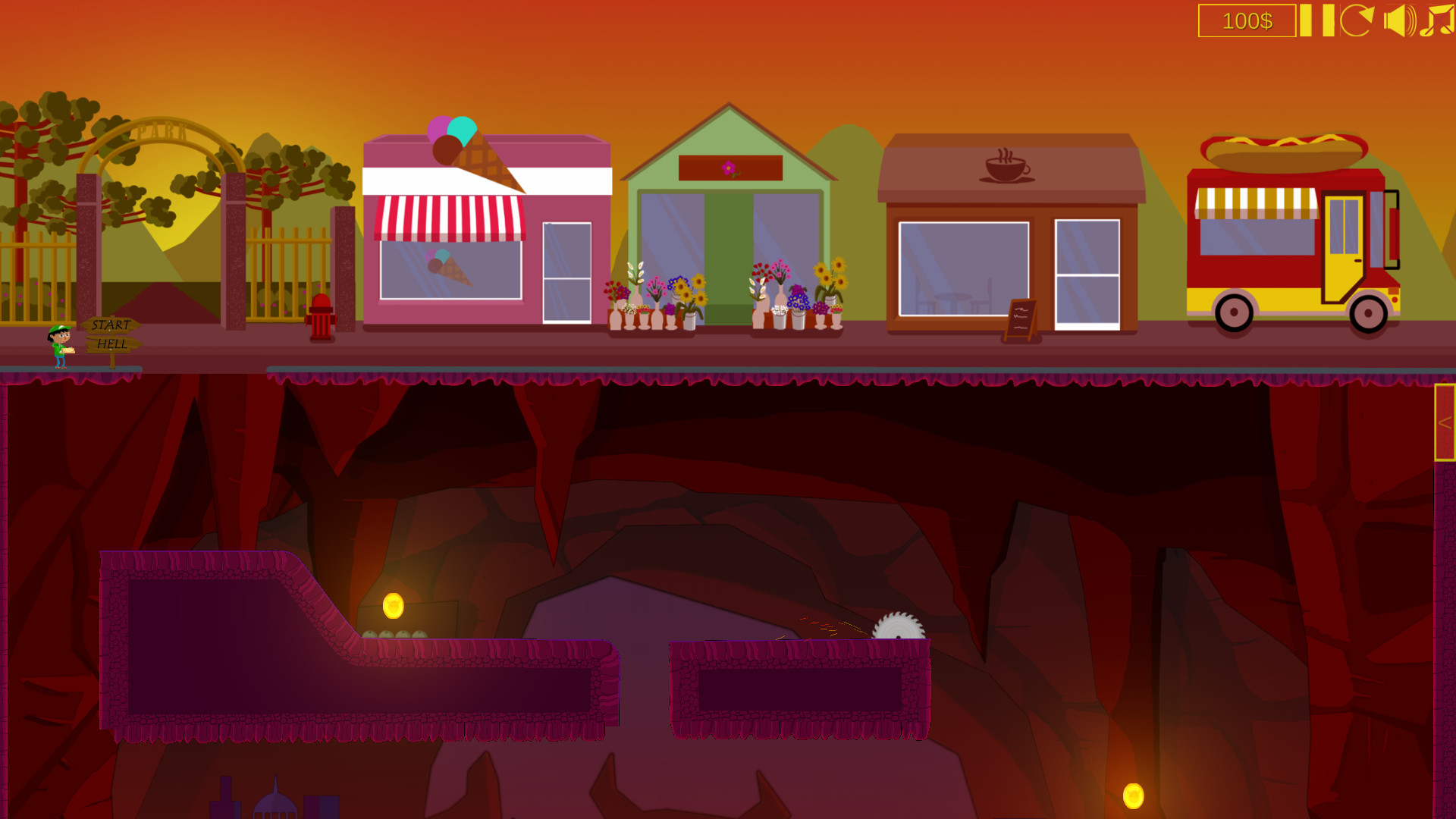
Task: Click the gold coin above the purple ledge
Action: point(393,605)
